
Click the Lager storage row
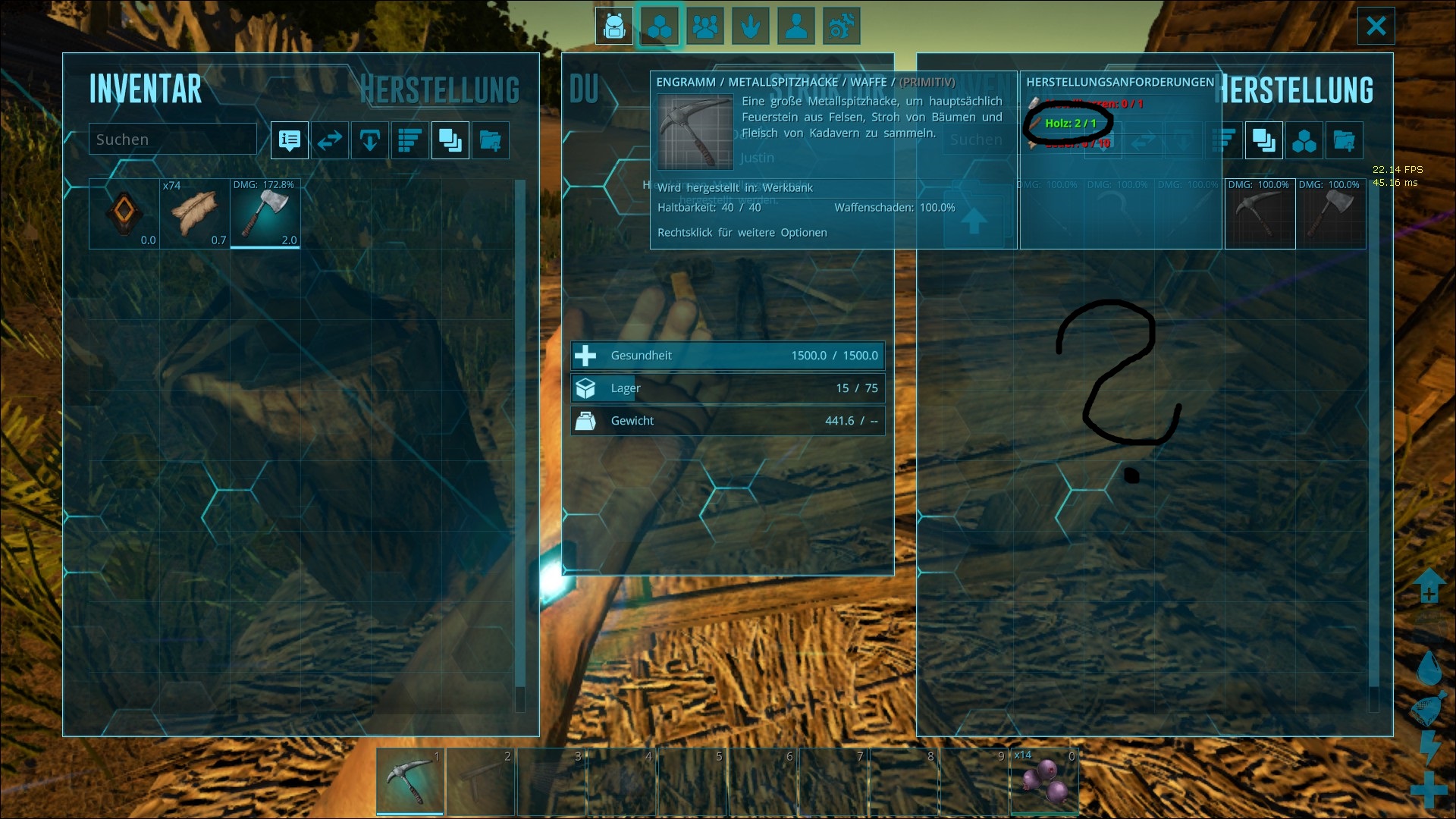click(x=727, y=388)
